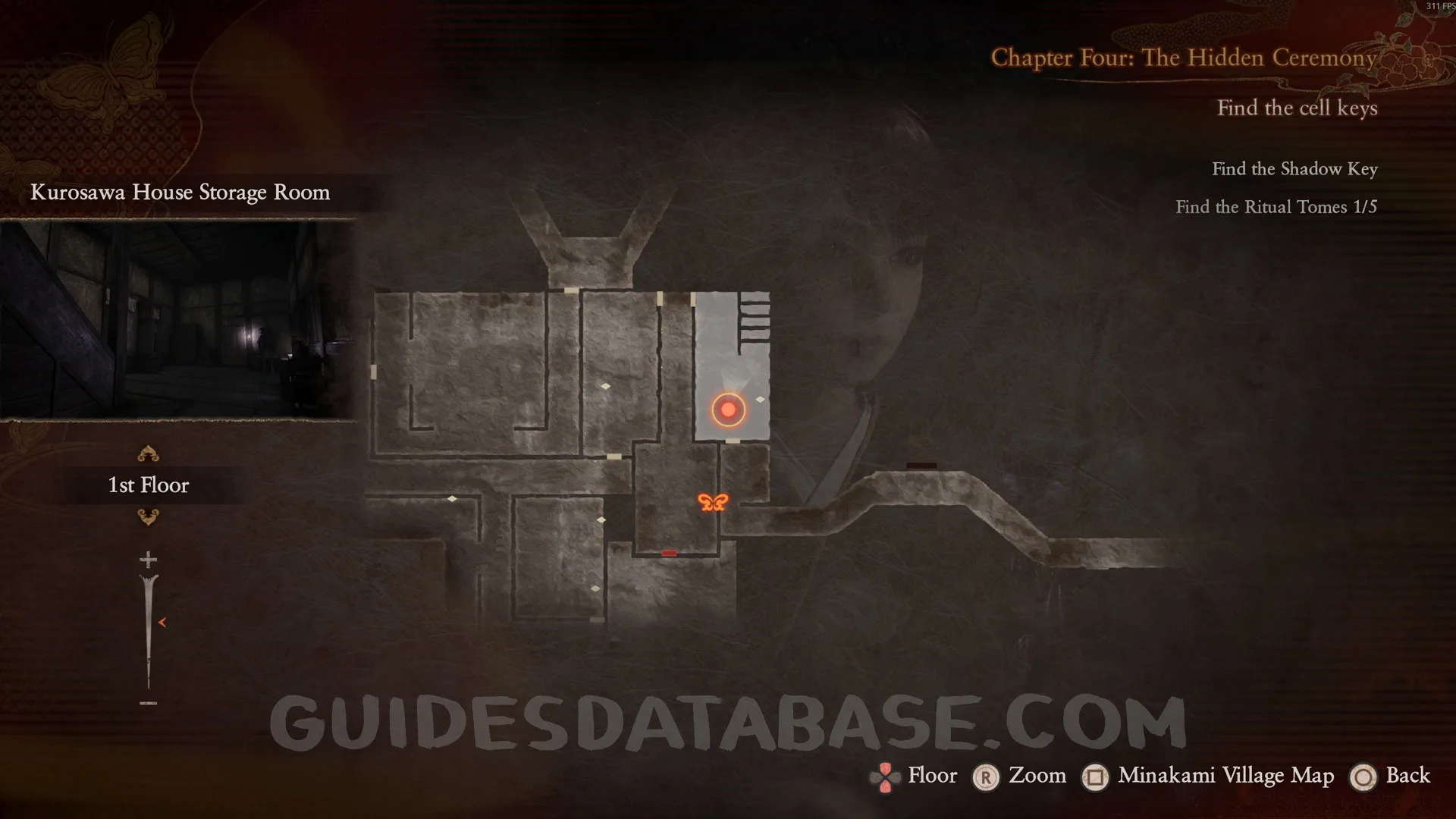Go down a floor with the lower arrow
The width and height of the screenshot is (1456, 819).
pyautogui.click(x=148, y=517)
